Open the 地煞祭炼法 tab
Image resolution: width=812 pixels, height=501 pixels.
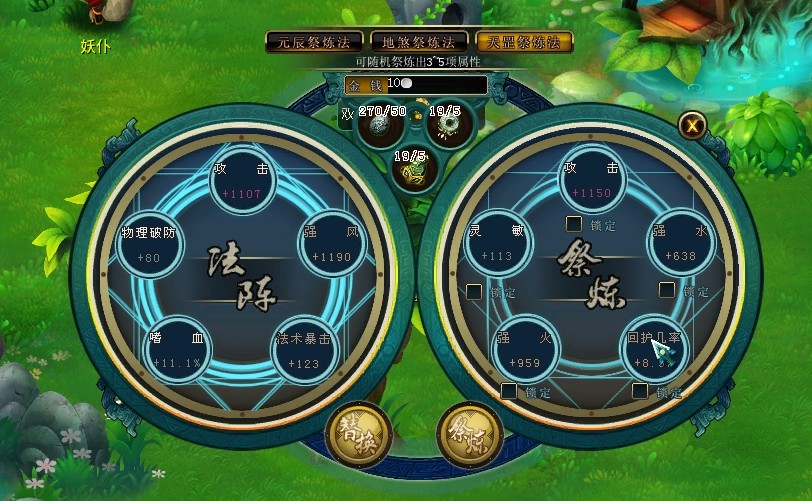pos(418,42)
